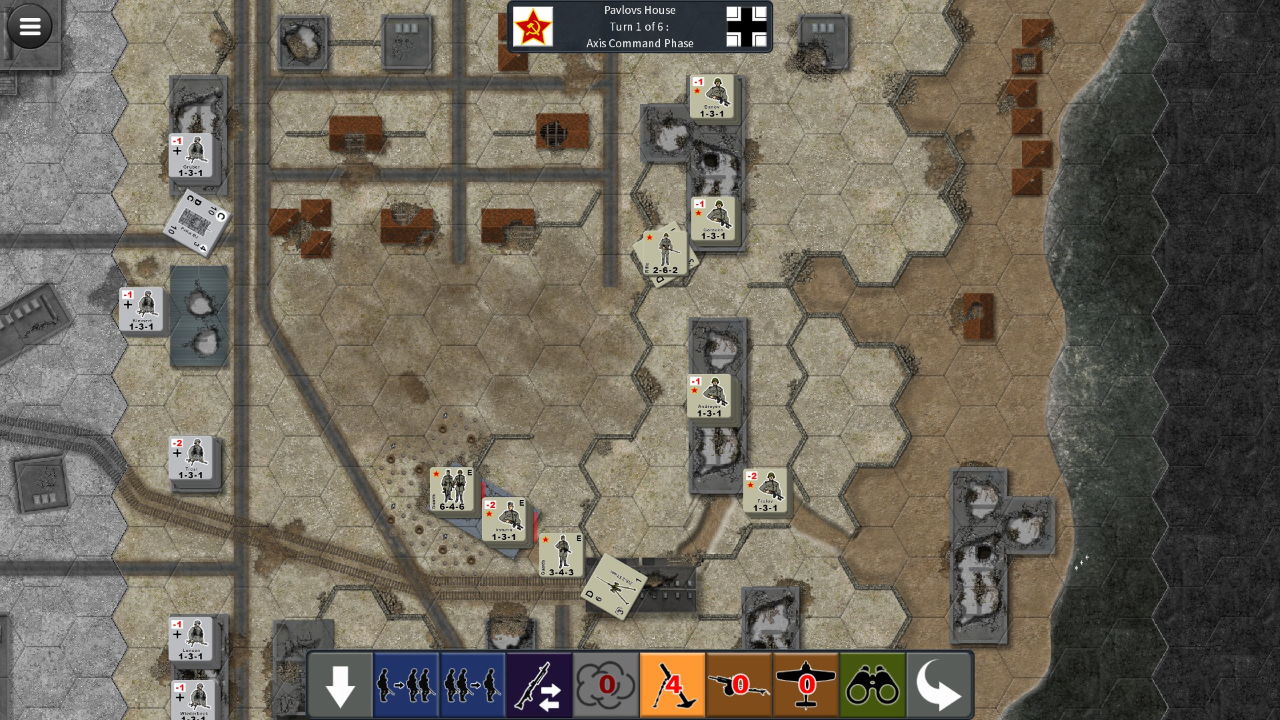Select the 3-4-3 Guards unit counter
Screen dimensions: 1280x720
tap(561, 554)
